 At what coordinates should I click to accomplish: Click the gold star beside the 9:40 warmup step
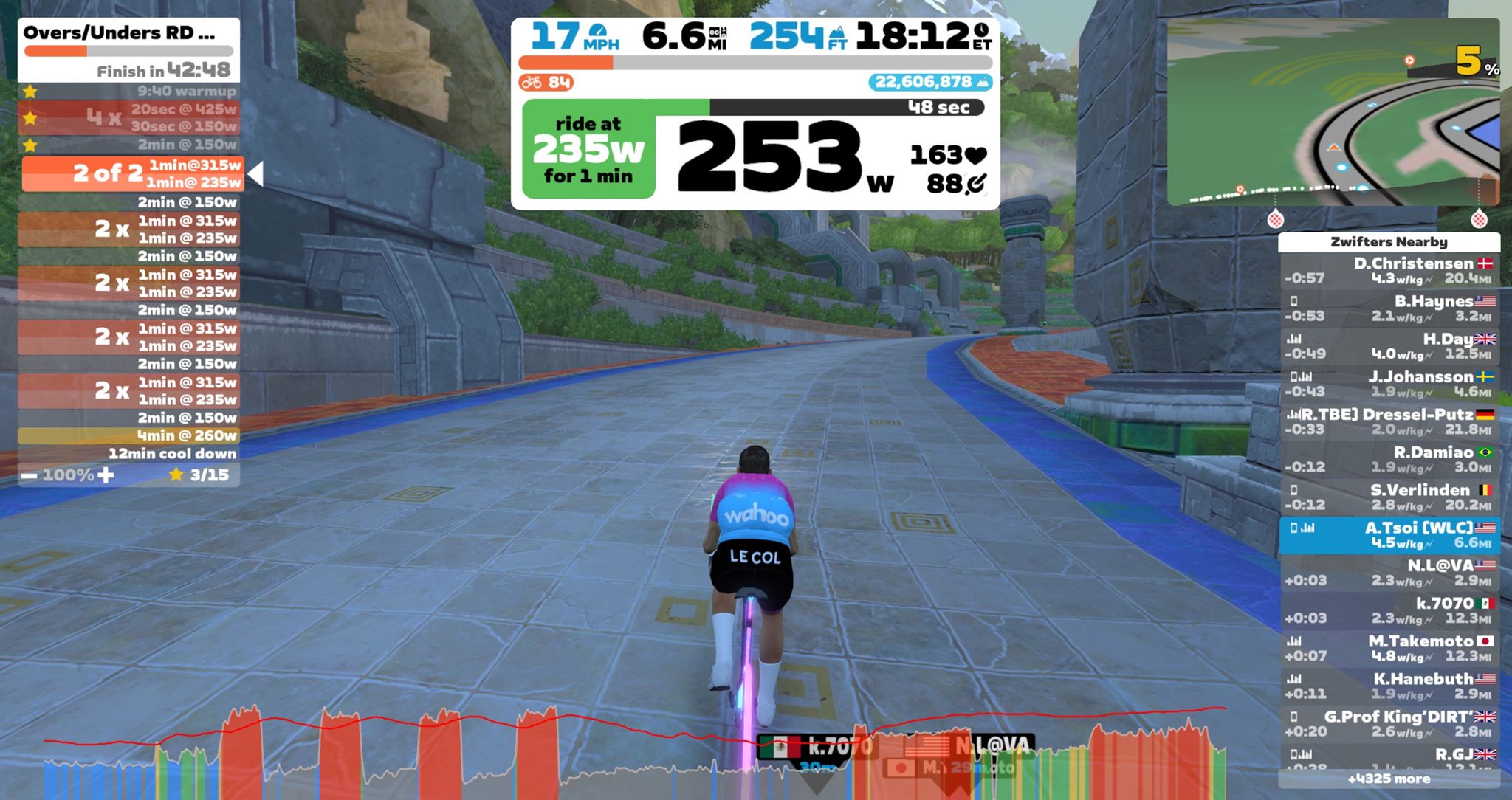coord(30,92)
